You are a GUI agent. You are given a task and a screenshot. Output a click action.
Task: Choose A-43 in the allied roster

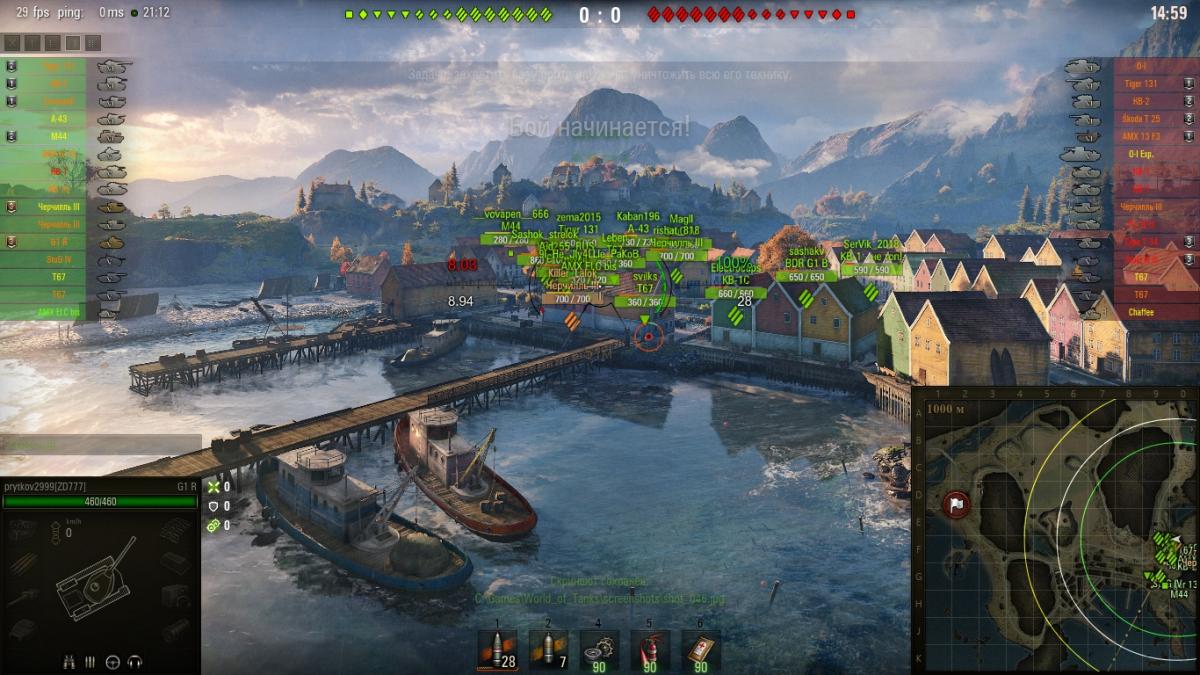[x=58, y=119]
